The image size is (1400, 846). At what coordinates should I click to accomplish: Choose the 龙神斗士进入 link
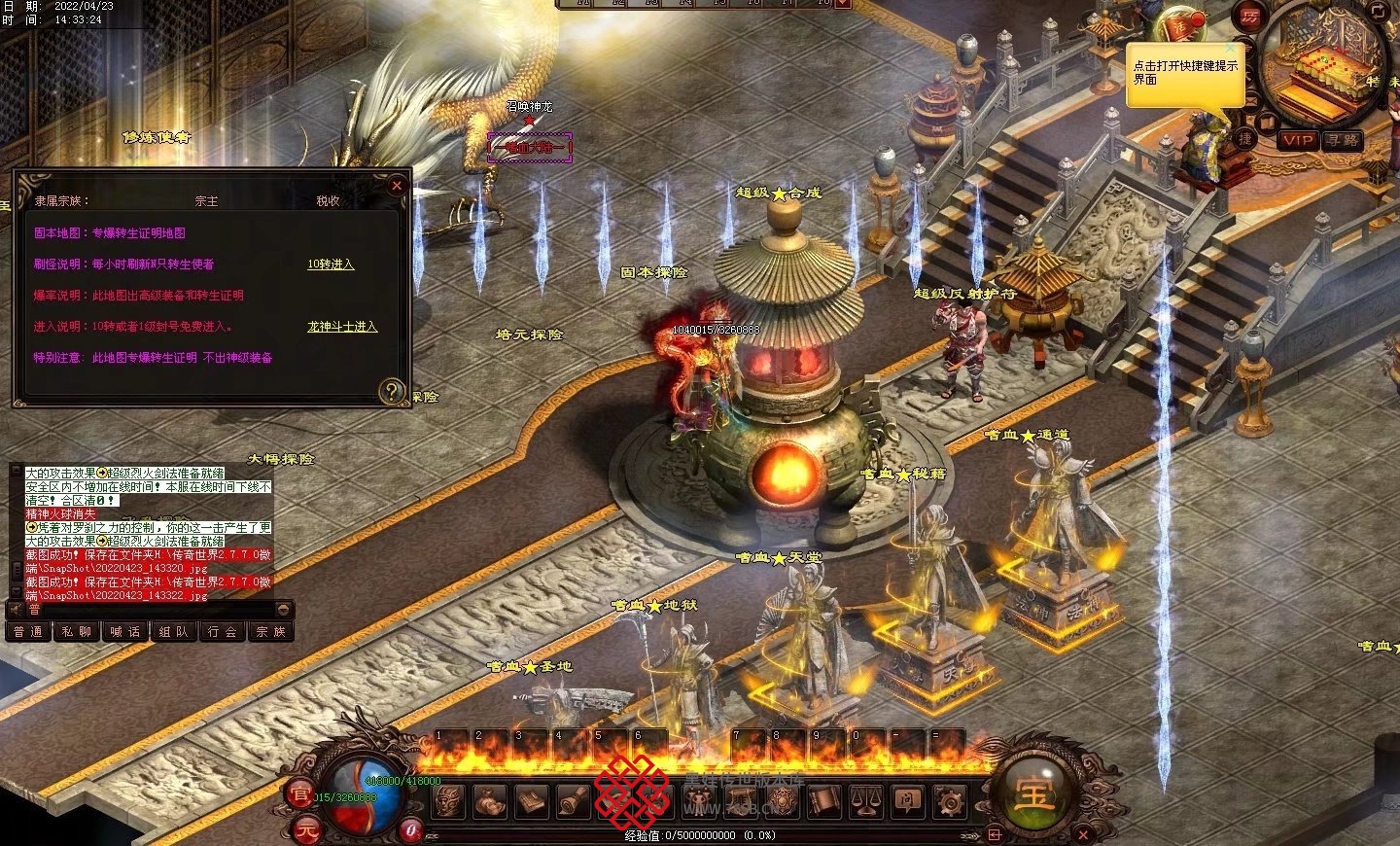(342, 327)
